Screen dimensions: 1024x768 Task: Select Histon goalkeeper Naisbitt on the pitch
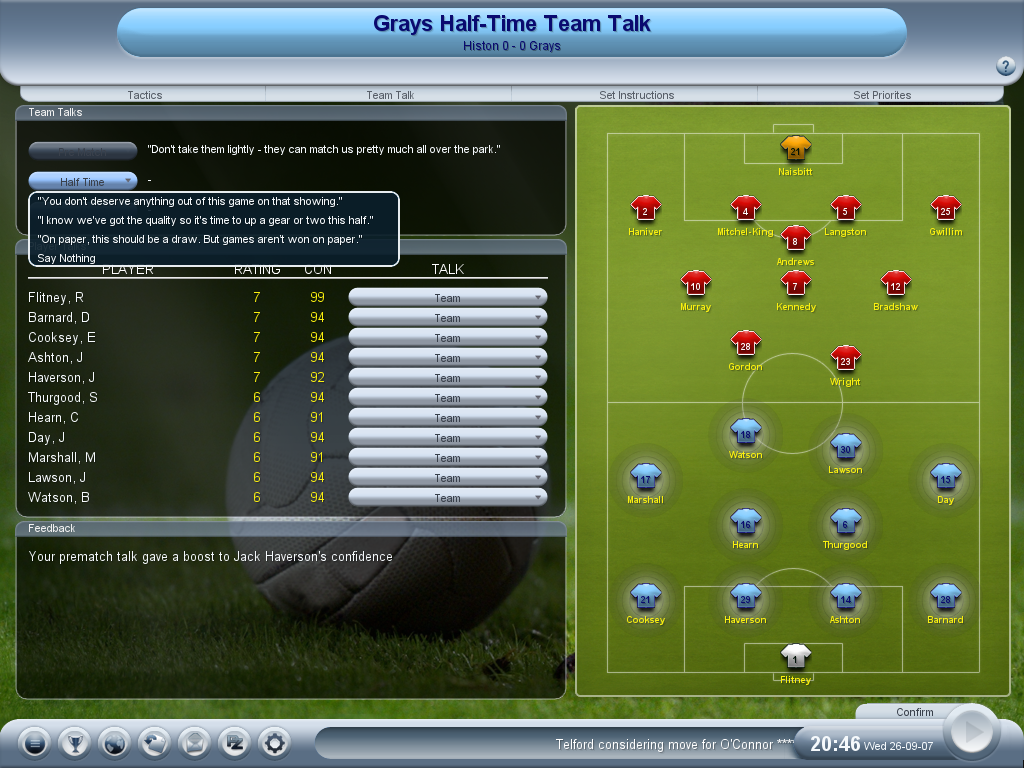click(795, 150)
